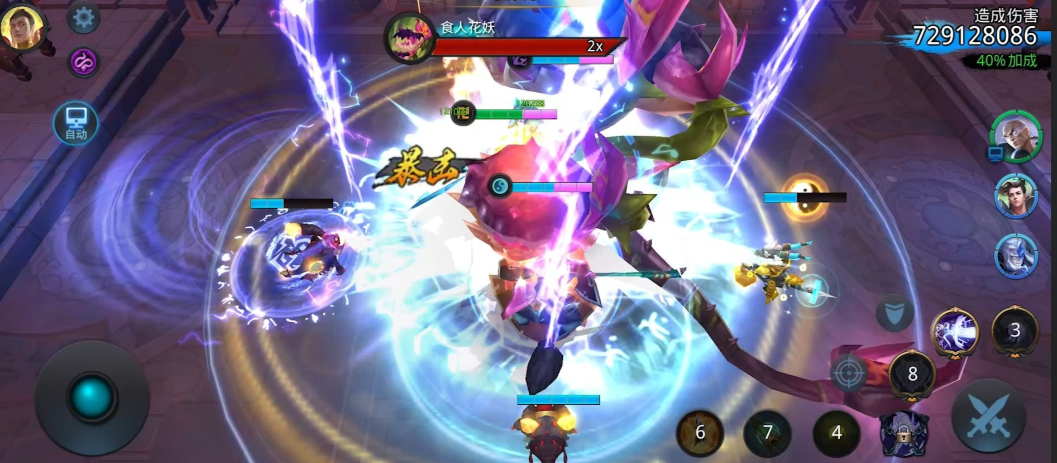Use the skill showing cooldown 6

point(700,433)
